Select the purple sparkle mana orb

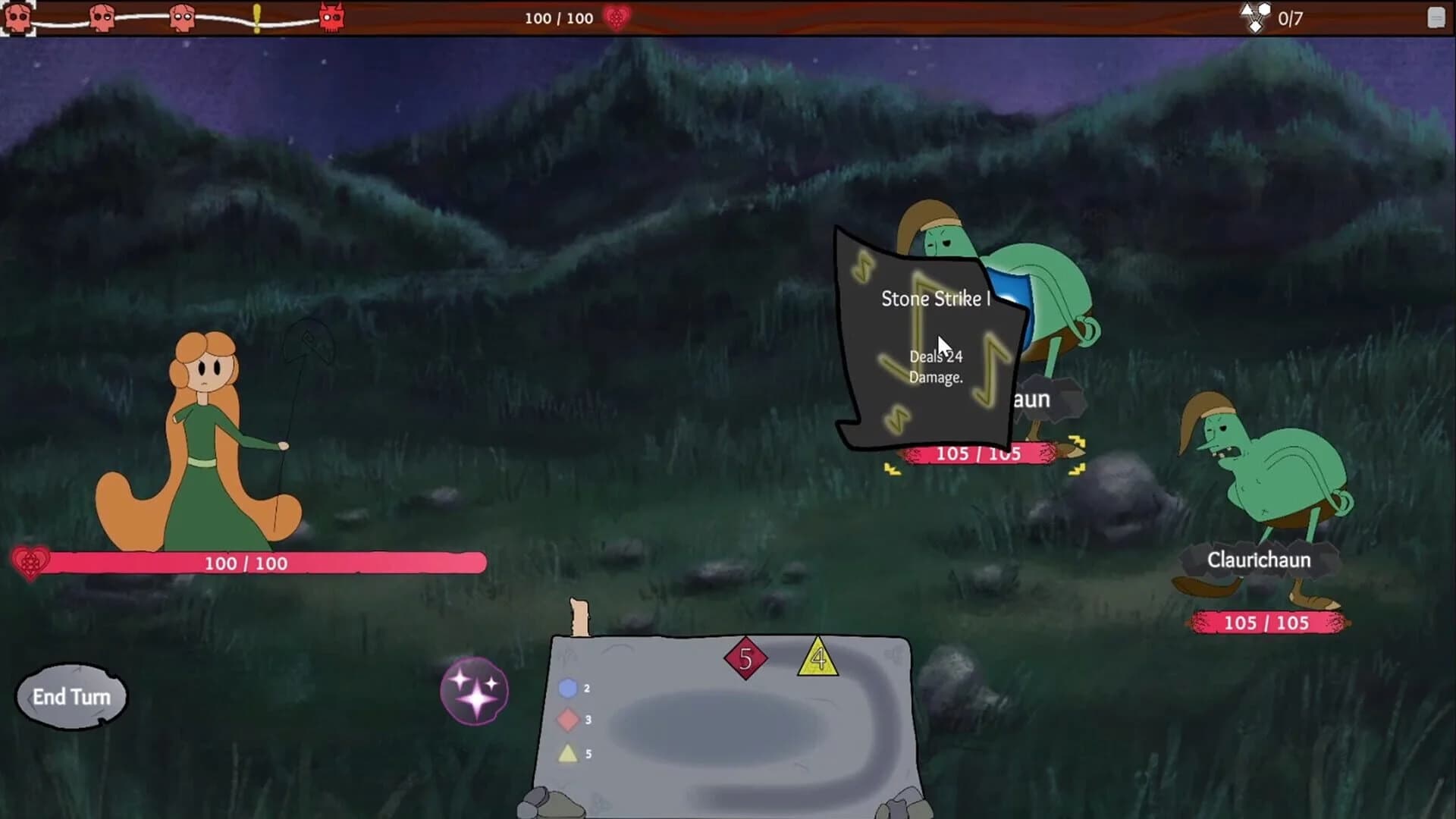click(x=474, y=690)
